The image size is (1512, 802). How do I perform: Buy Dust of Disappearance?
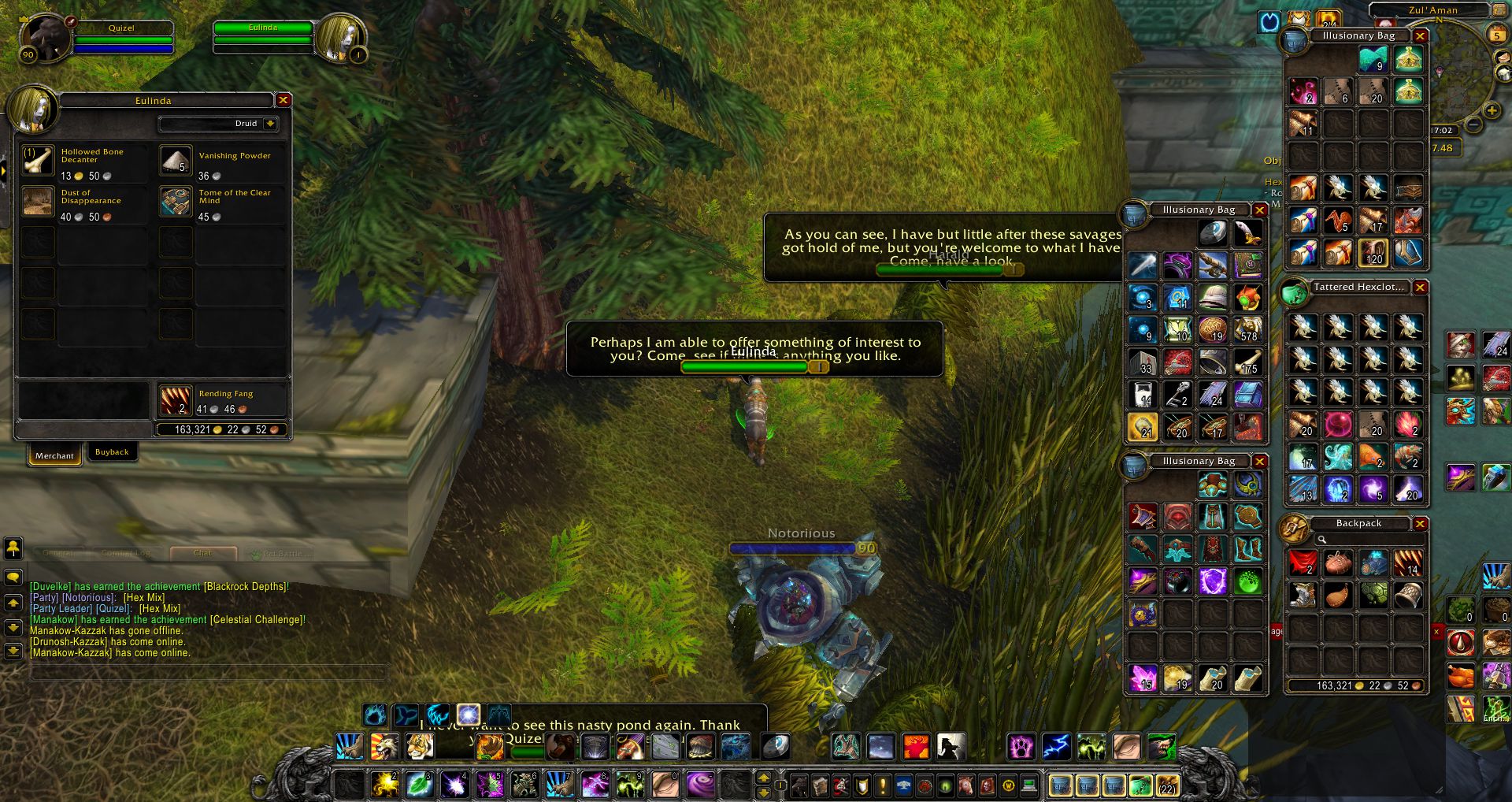pos(38,202)
